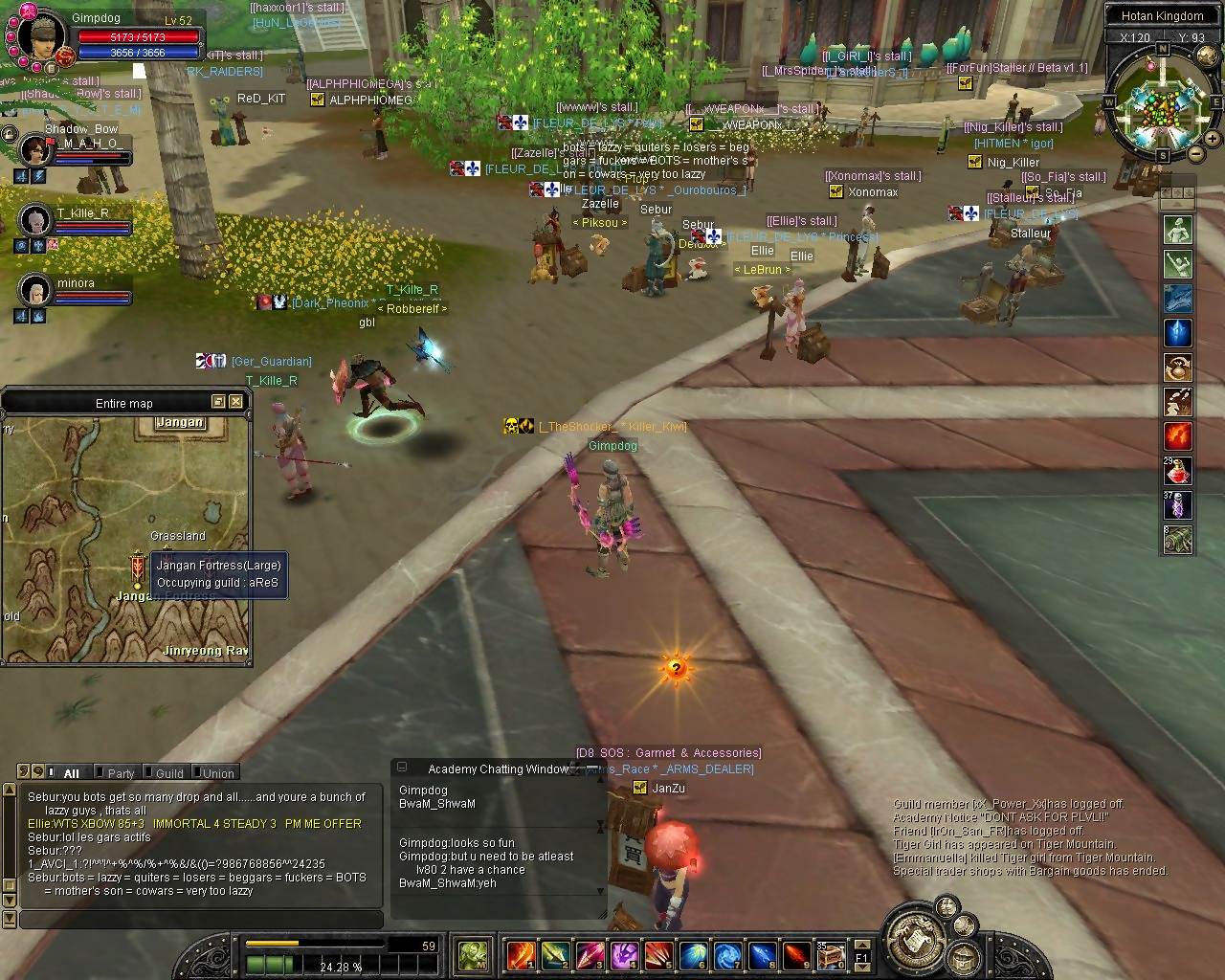The width and height of the screenshot is (1225, 980).
Task: Switch to the Guild chat tab
Action: click(x=168, y=773)
